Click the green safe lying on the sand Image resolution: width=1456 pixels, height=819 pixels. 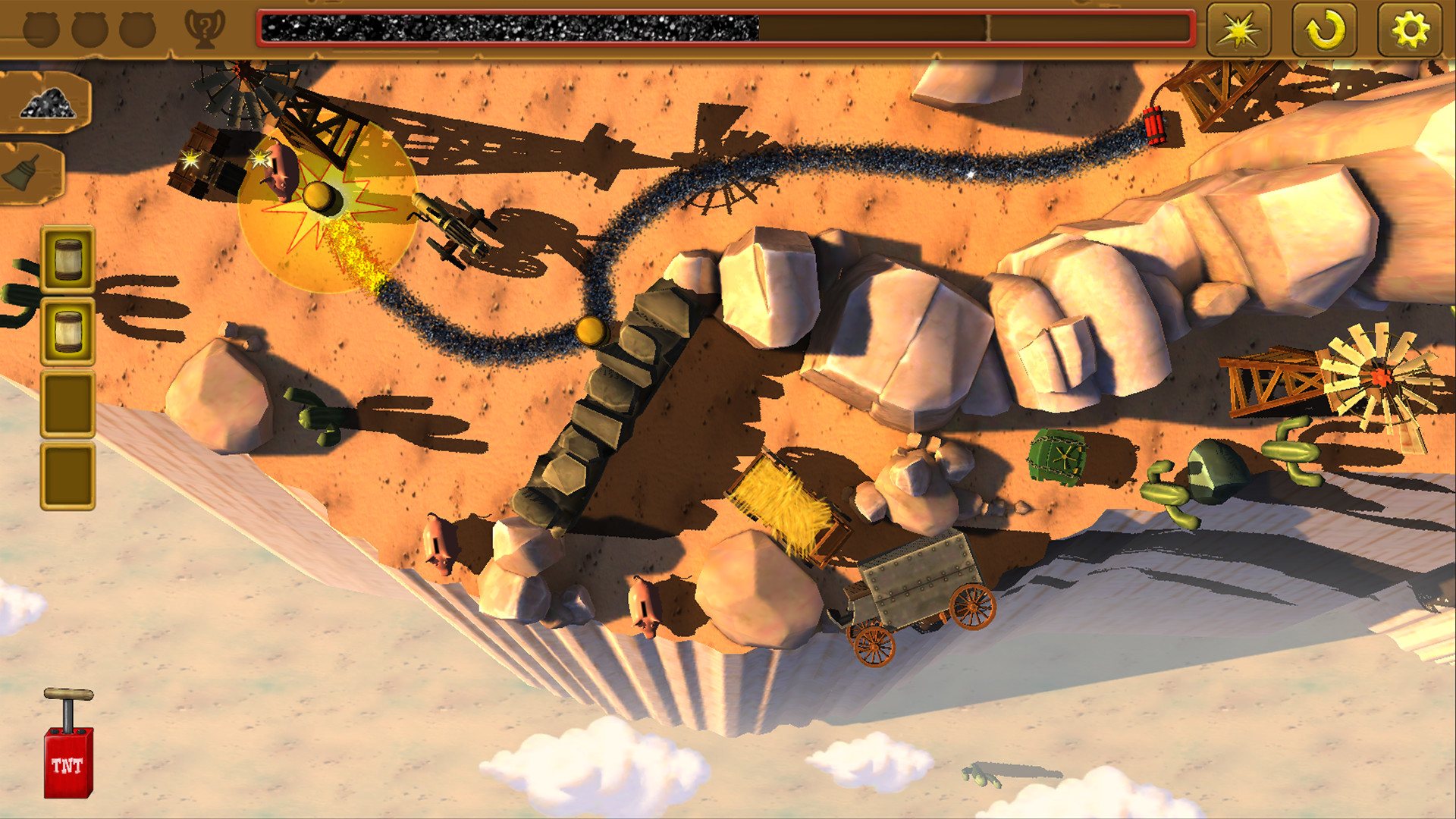click(x=1059, y=455)
